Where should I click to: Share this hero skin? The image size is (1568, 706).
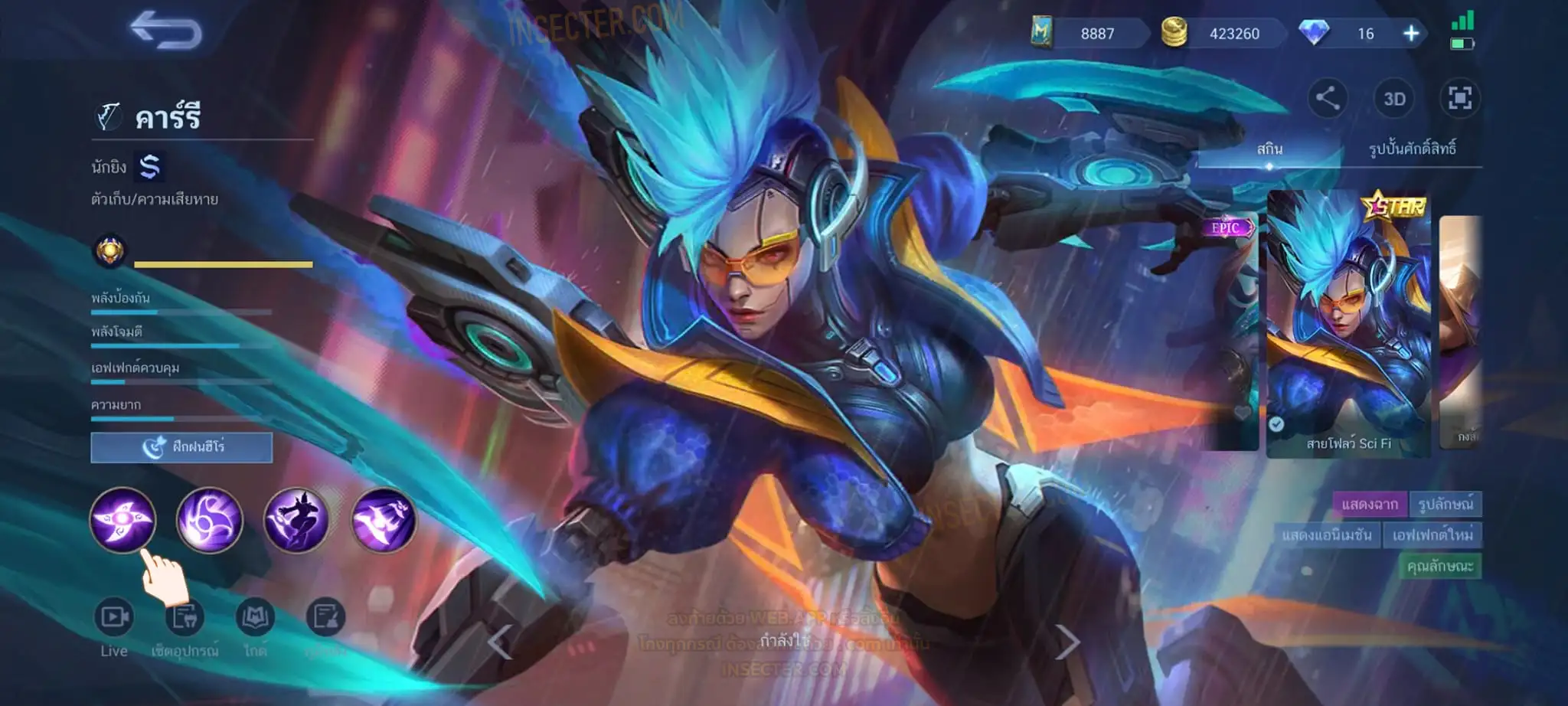[1327, 98]
